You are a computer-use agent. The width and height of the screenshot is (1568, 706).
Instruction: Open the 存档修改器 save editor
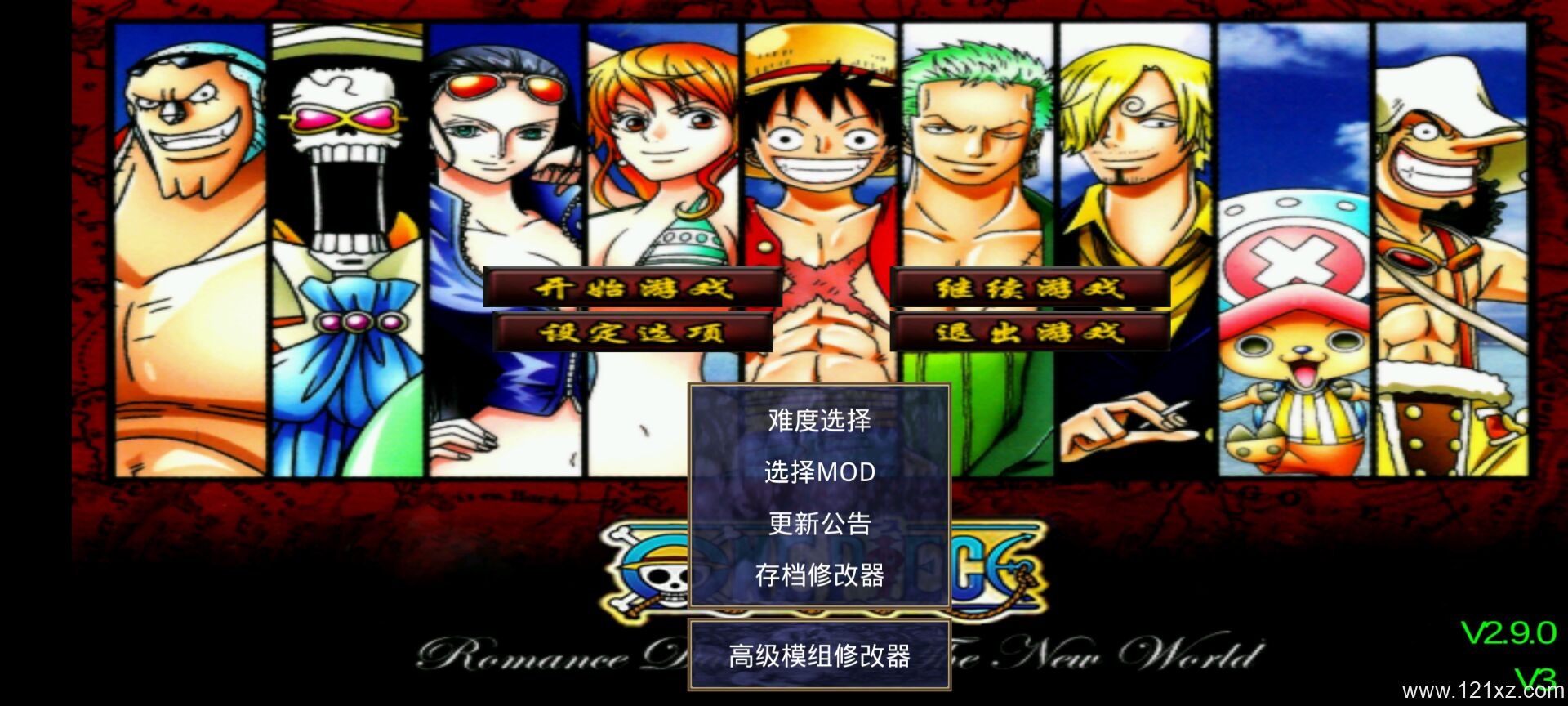(819, 575)
